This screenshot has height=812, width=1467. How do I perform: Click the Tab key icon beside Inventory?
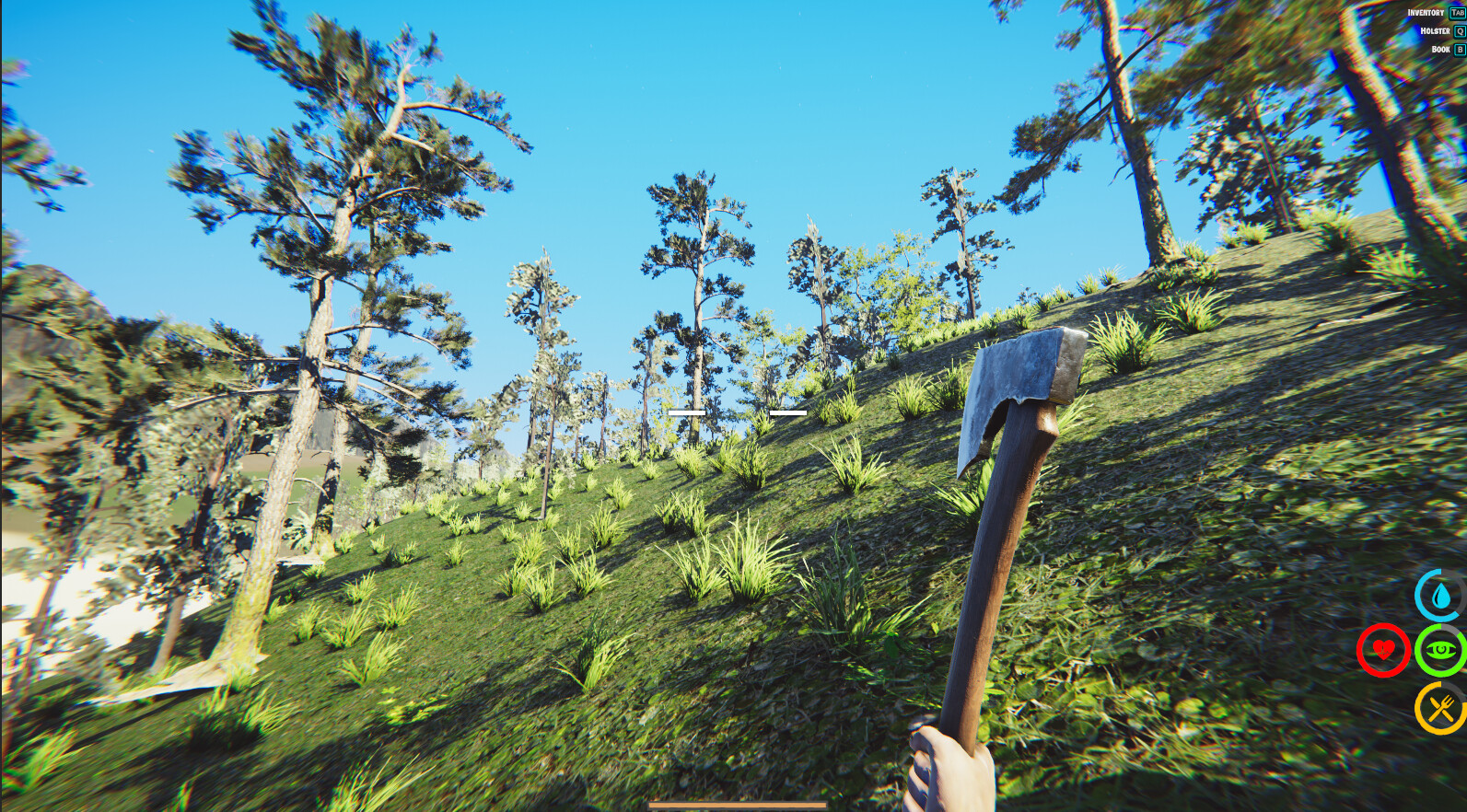1456,13
